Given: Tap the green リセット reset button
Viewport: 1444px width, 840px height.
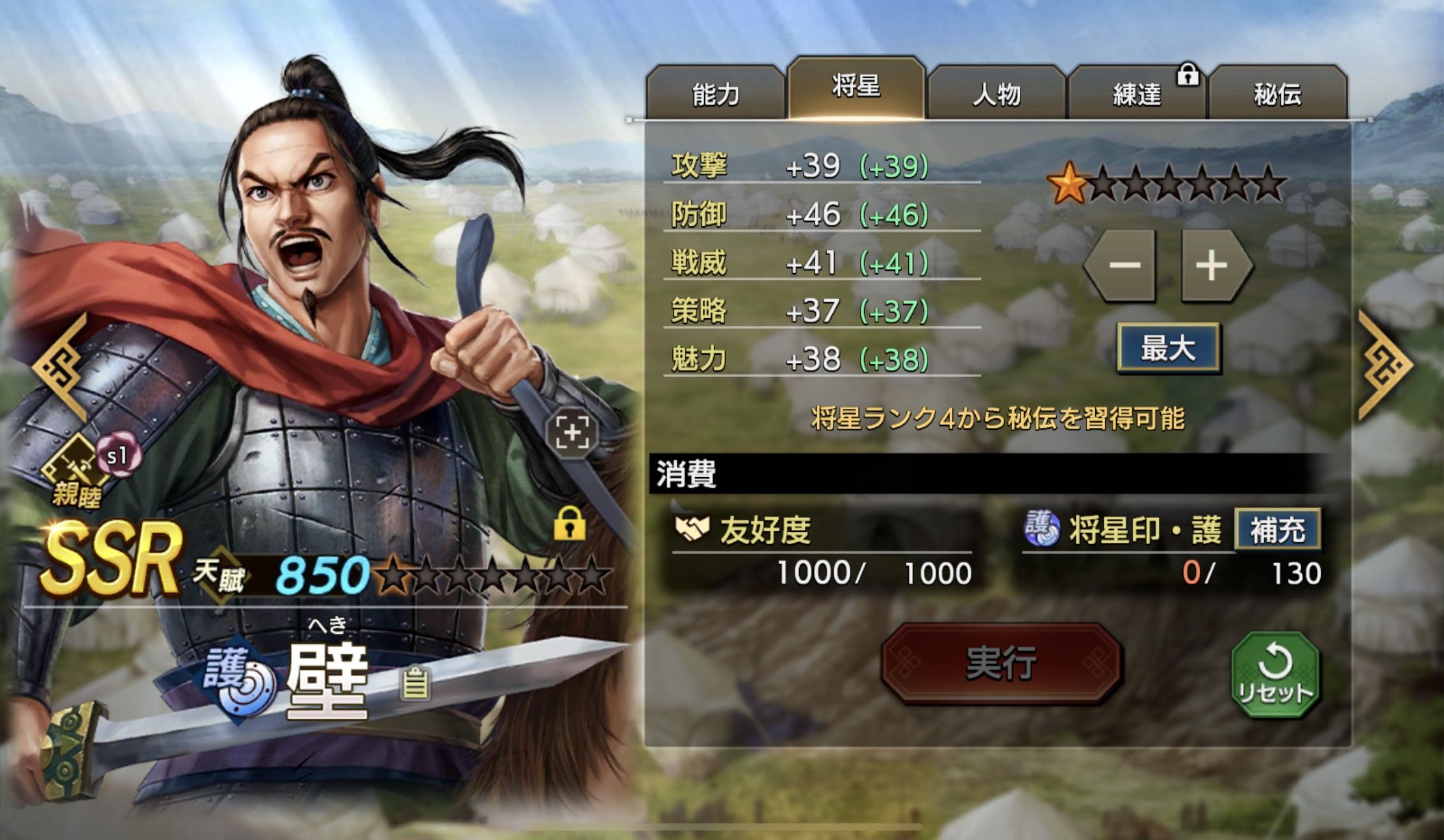Looking at the screenshot, I should click(x=1274, y=675).
